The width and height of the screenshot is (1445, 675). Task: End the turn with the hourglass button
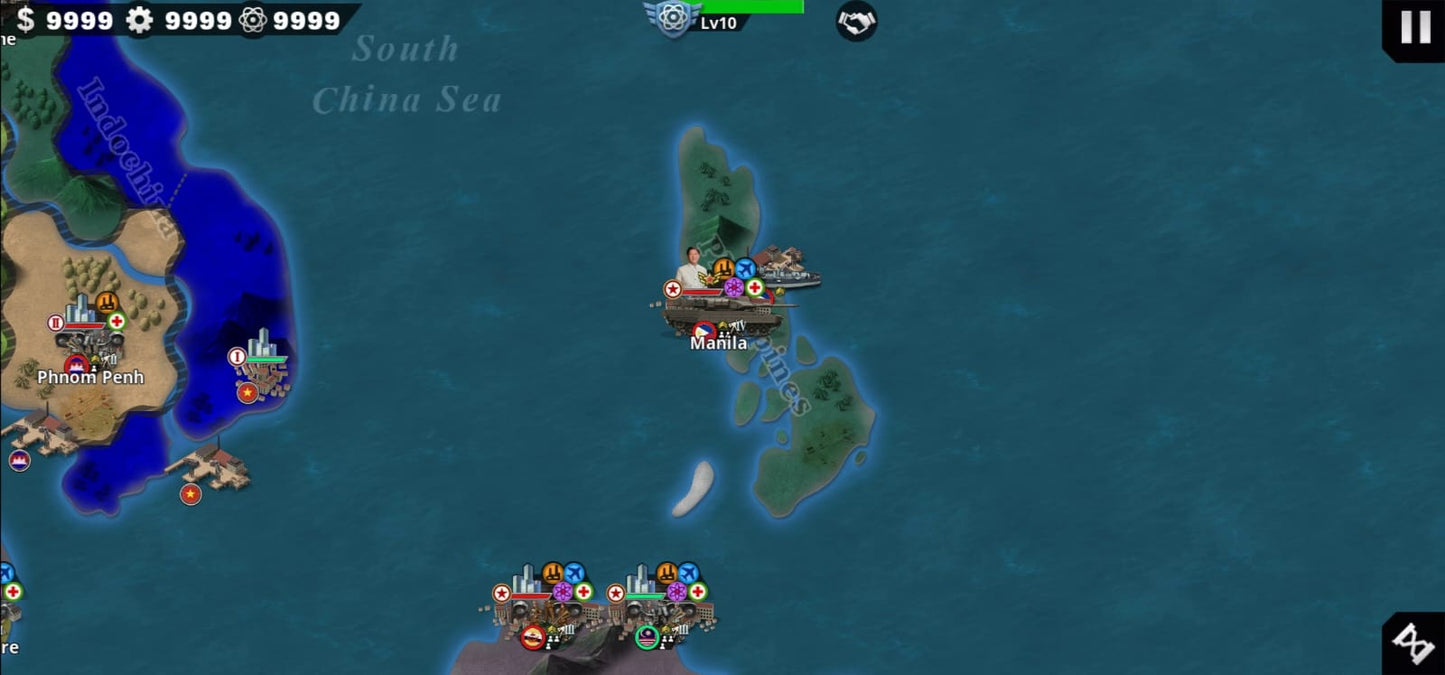click(x=1414, y=643)
